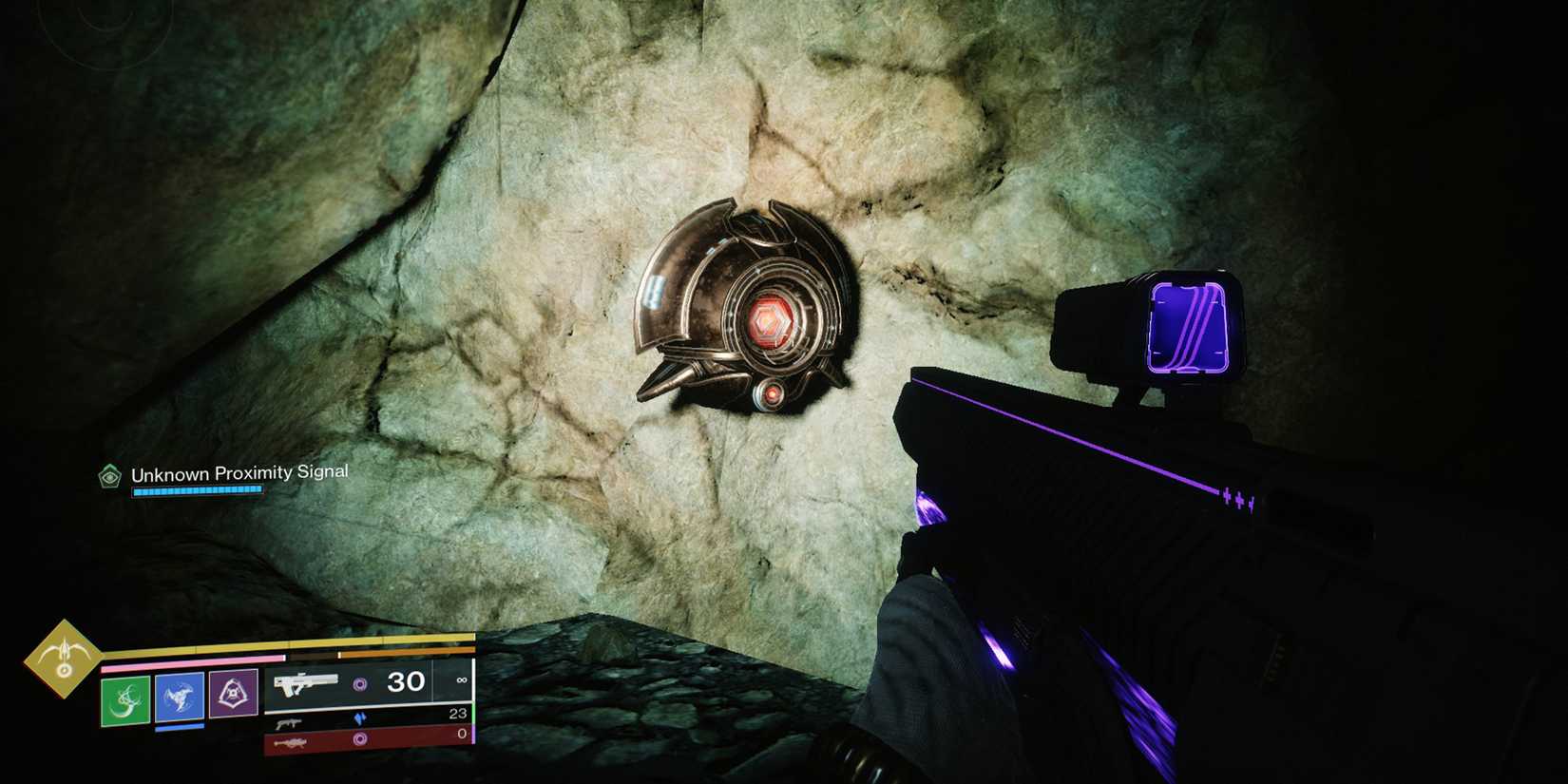Click the ammo count displaying 30

[406, 681]
